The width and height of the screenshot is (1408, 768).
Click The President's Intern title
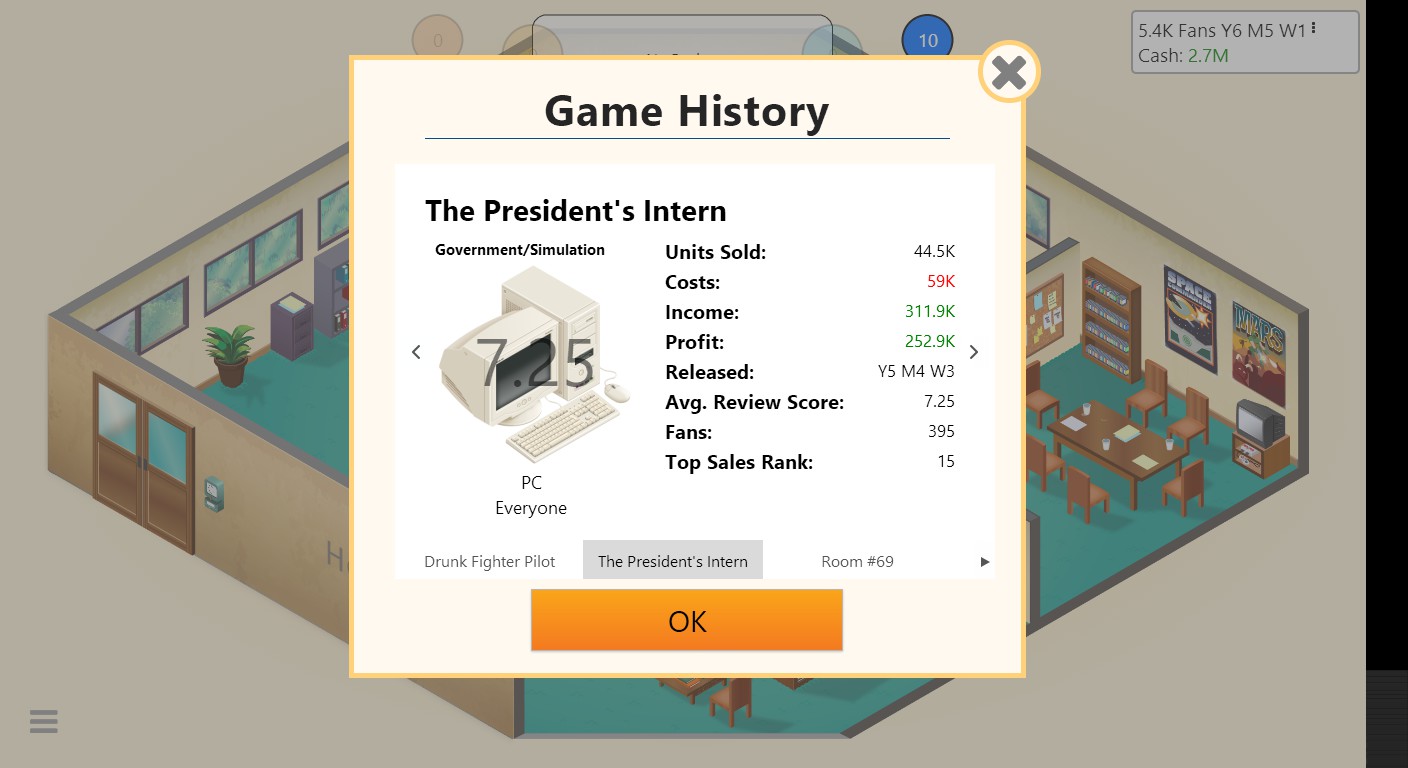[575, 211]
